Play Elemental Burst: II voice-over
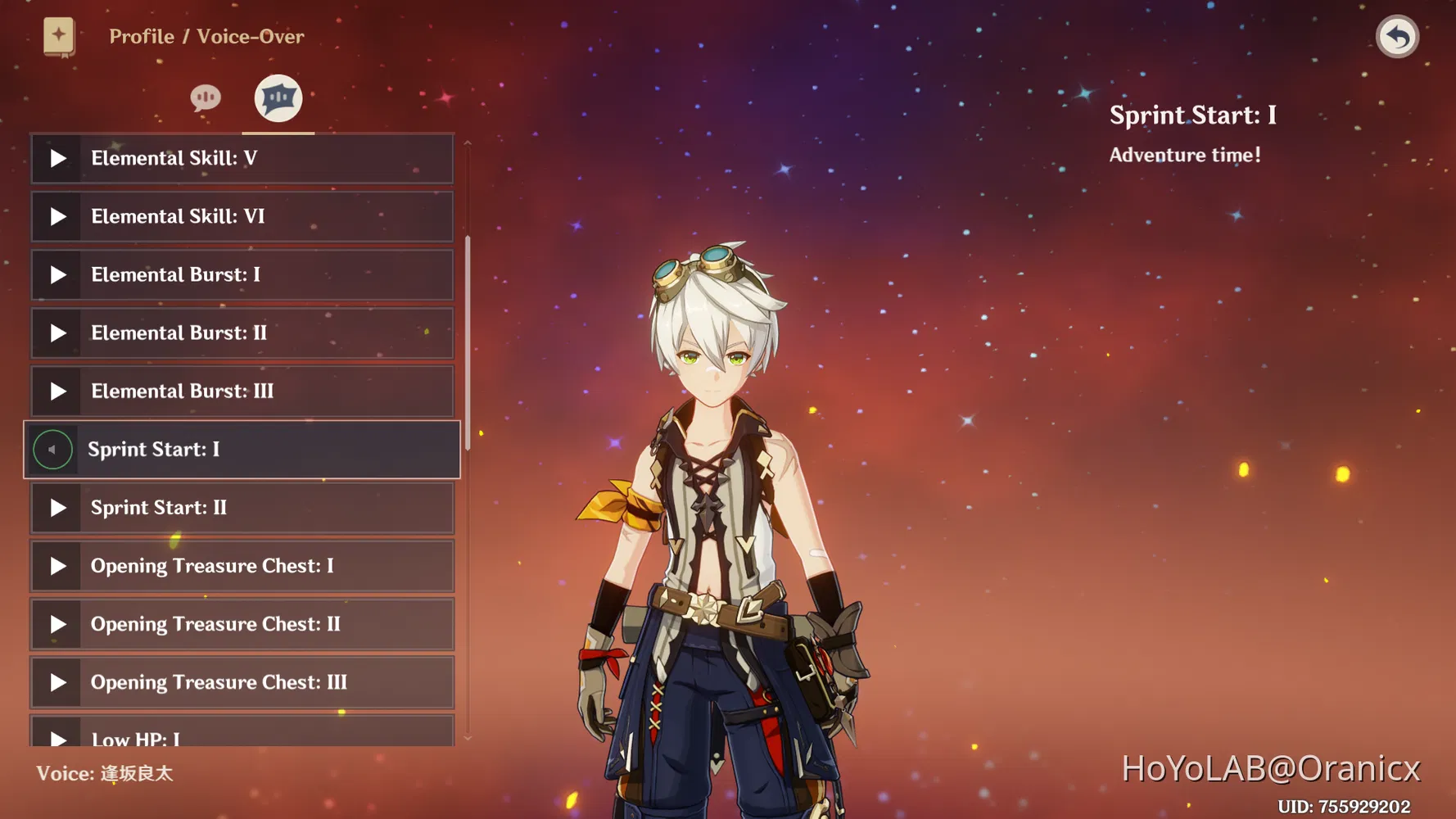Screen dimensions: 1456x819 pos(57,333)
